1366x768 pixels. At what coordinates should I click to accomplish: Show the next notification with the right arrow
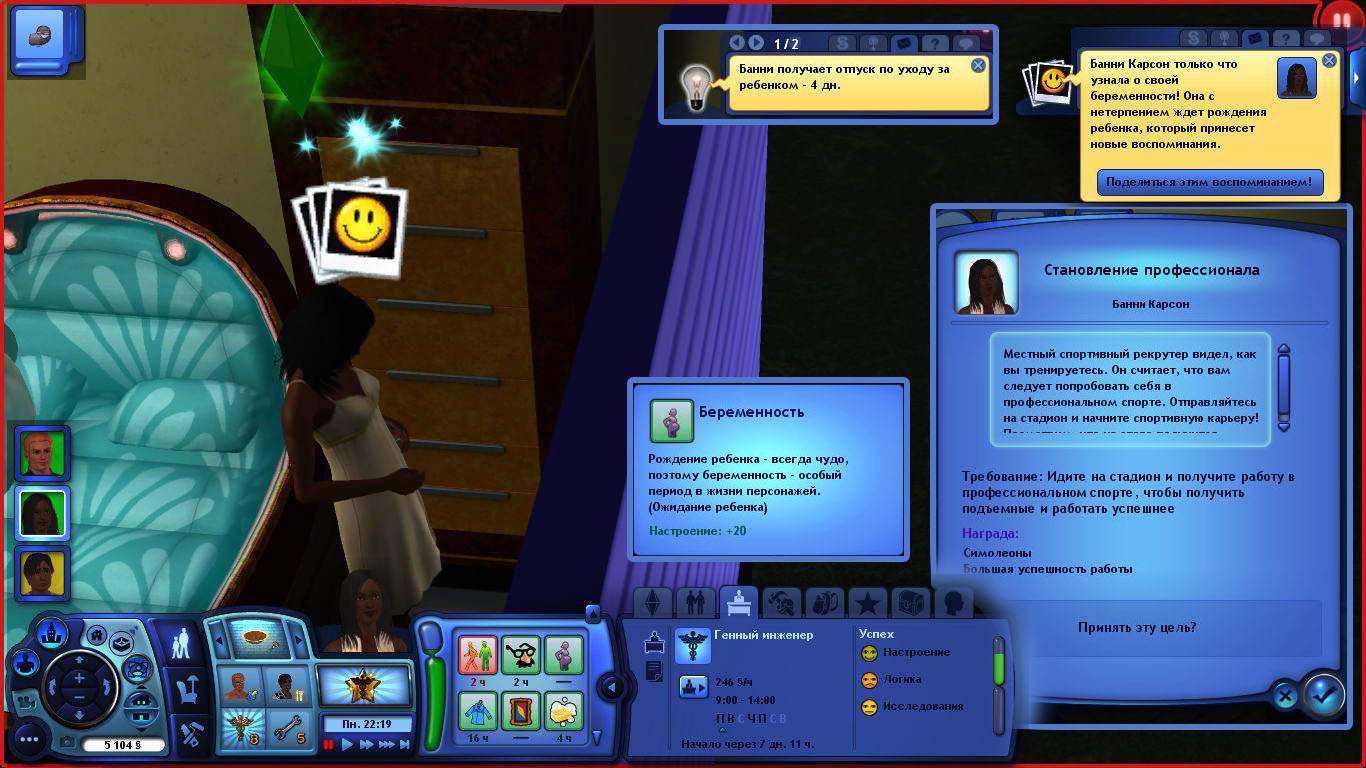point(756,43)
